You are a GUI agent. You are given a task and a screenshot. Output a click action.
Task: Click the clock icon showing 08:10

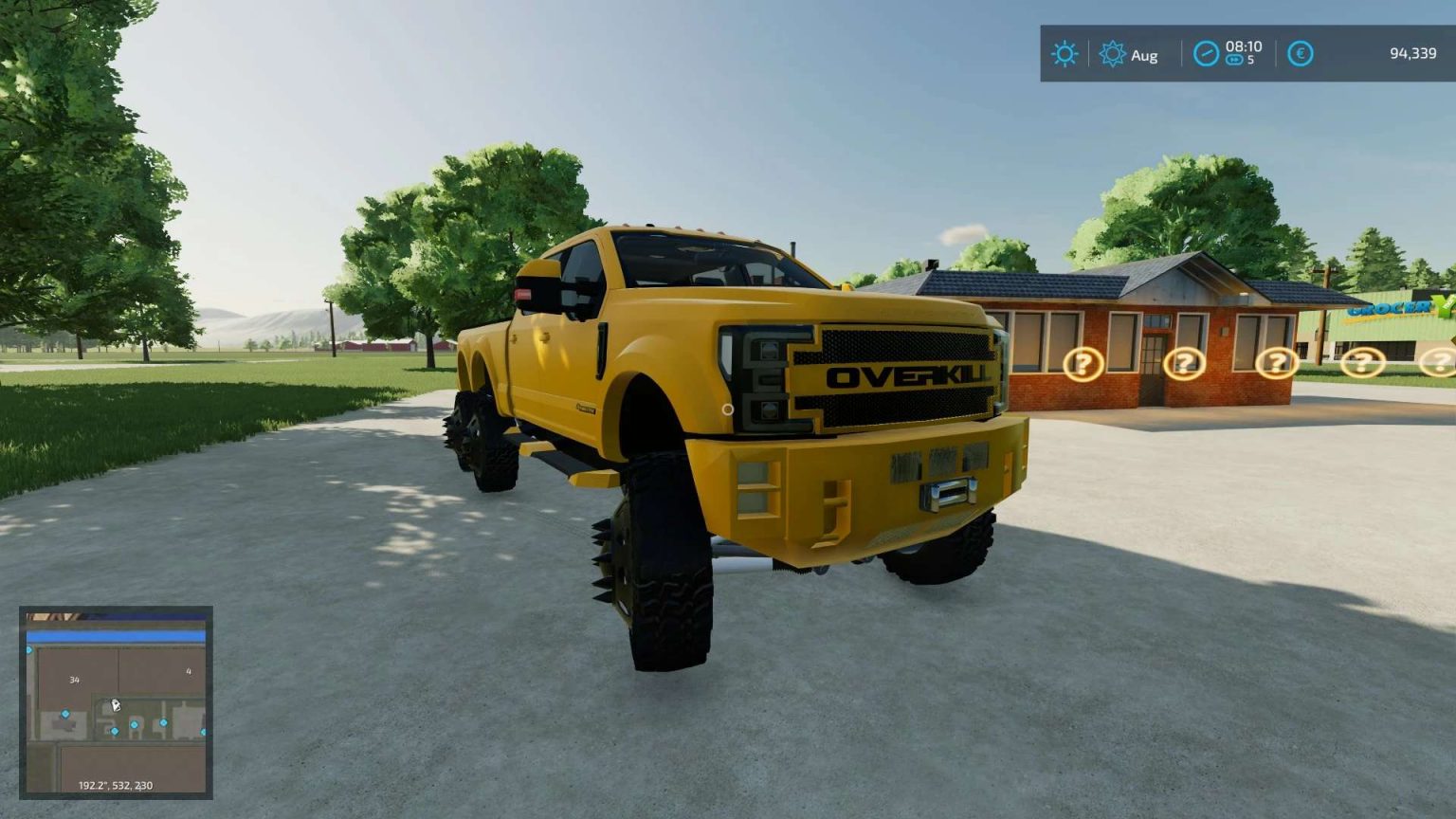[1205, 53]
